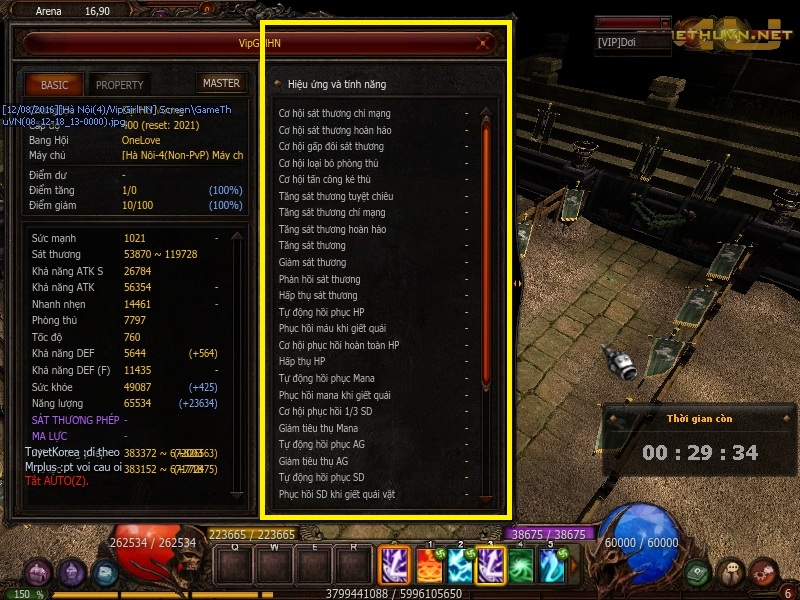Click the purple character portrait icon
The height and width of the screenshot is (600, 800).
click(72, 573)
